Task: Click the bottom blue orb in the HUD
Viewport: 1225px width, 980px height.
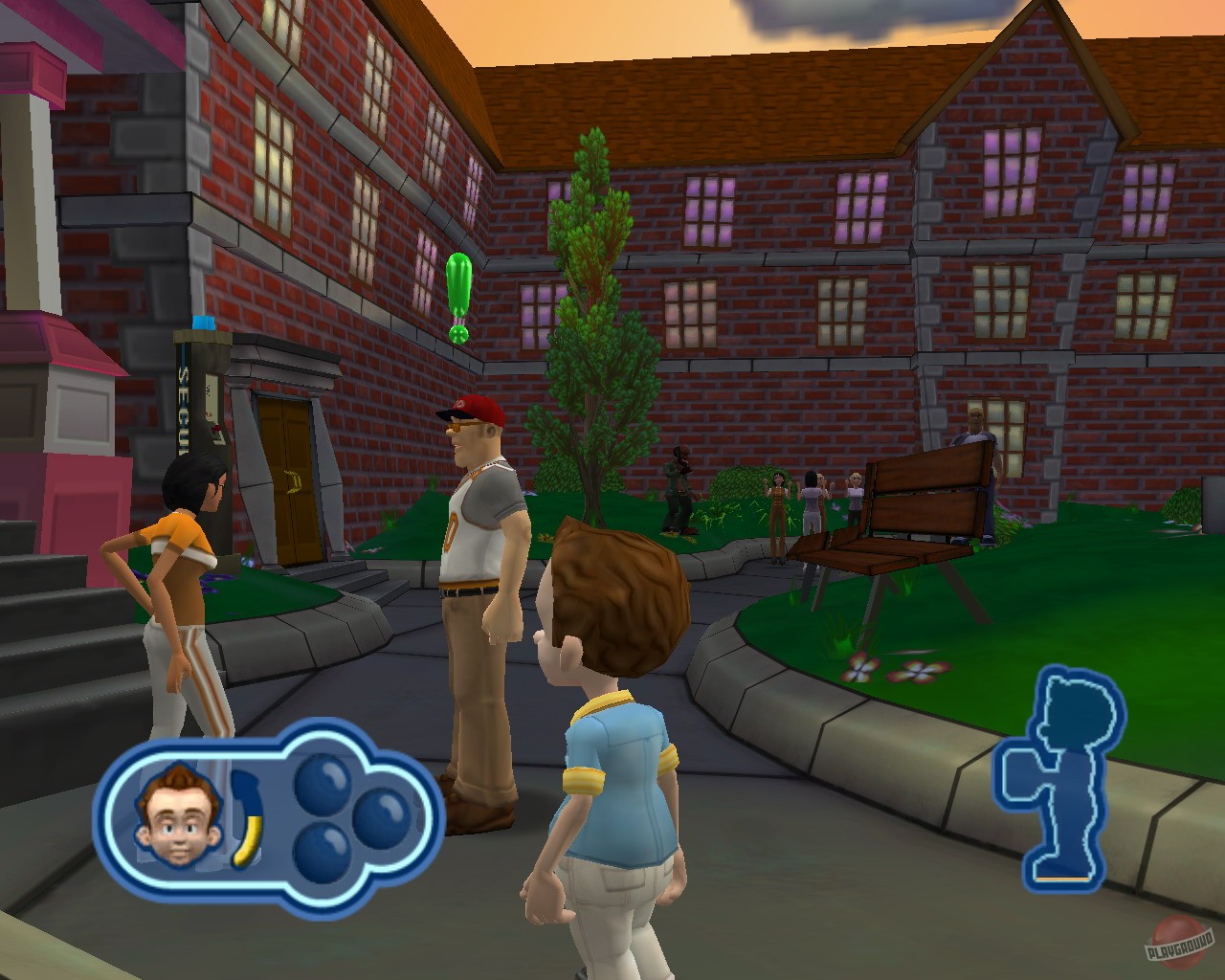Action: (x=323, y=849)
